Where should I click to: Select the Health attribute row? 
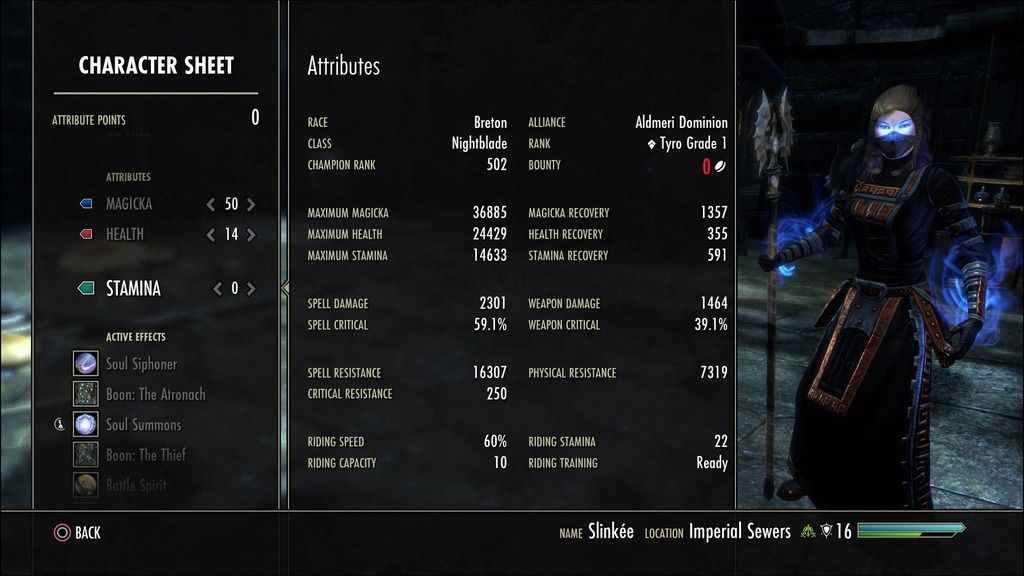point(125,235)
